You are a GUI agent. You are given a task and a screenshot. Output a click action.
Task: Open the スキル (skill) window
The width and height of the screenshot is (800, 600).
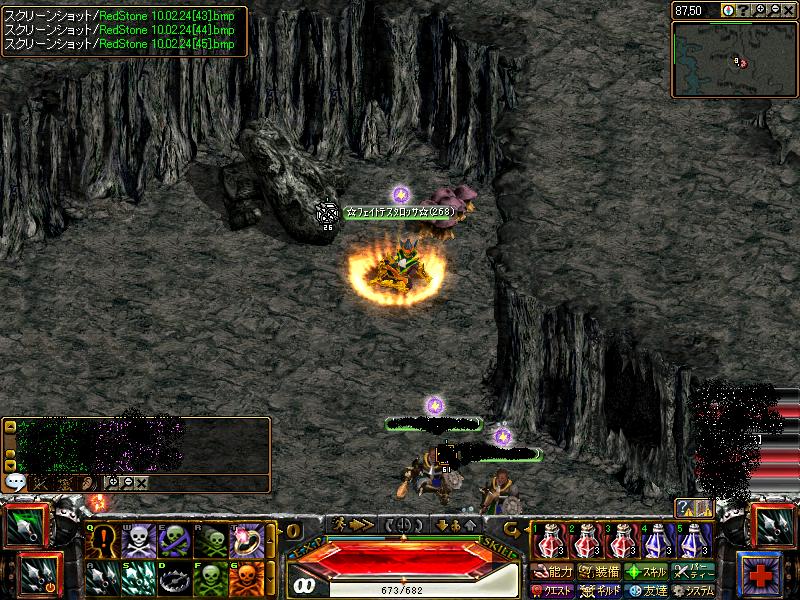[x=646, y=573]
